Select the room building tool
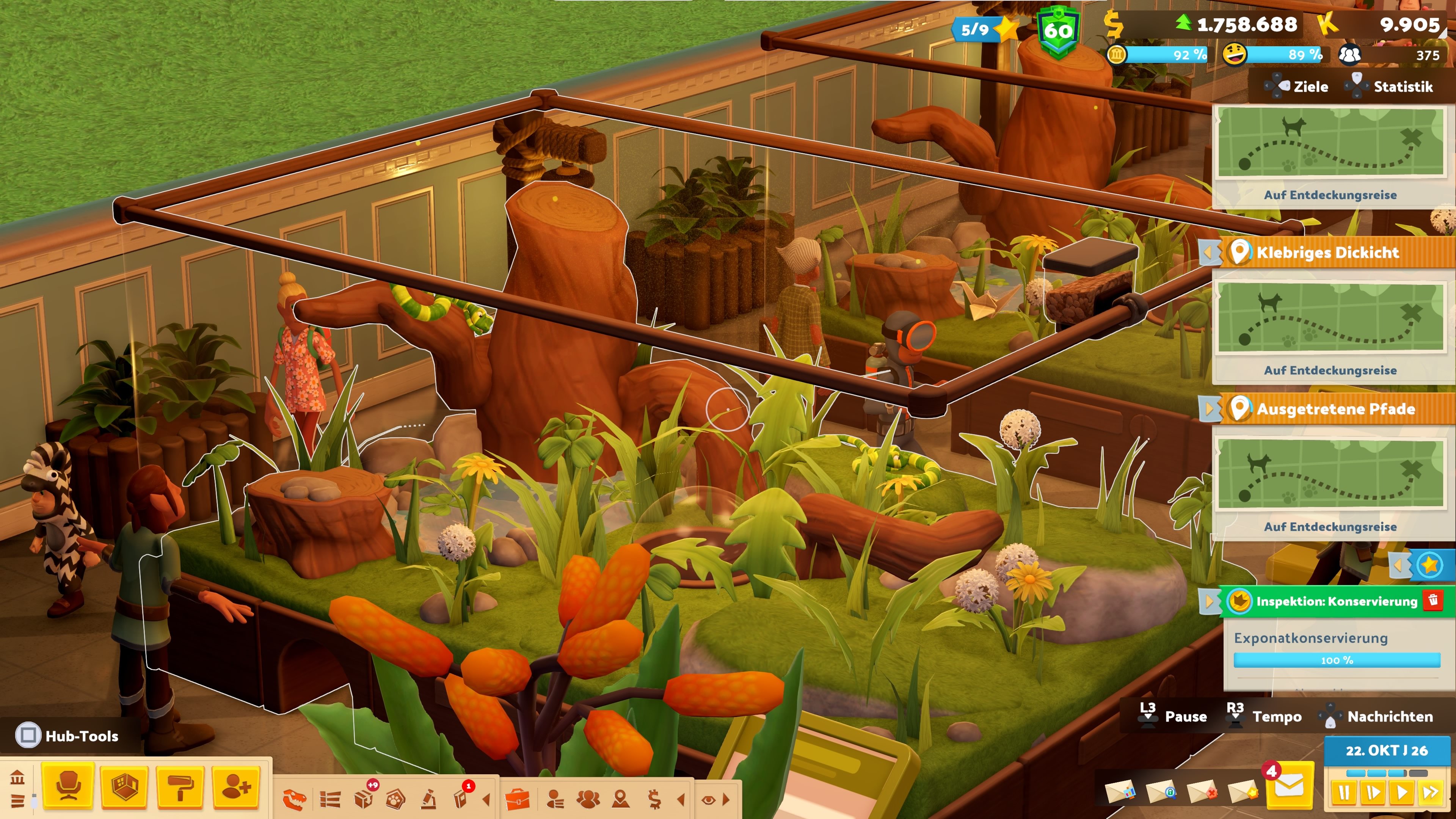The height and width of the screenshot is (819, 1456). [x=124, y=786]
